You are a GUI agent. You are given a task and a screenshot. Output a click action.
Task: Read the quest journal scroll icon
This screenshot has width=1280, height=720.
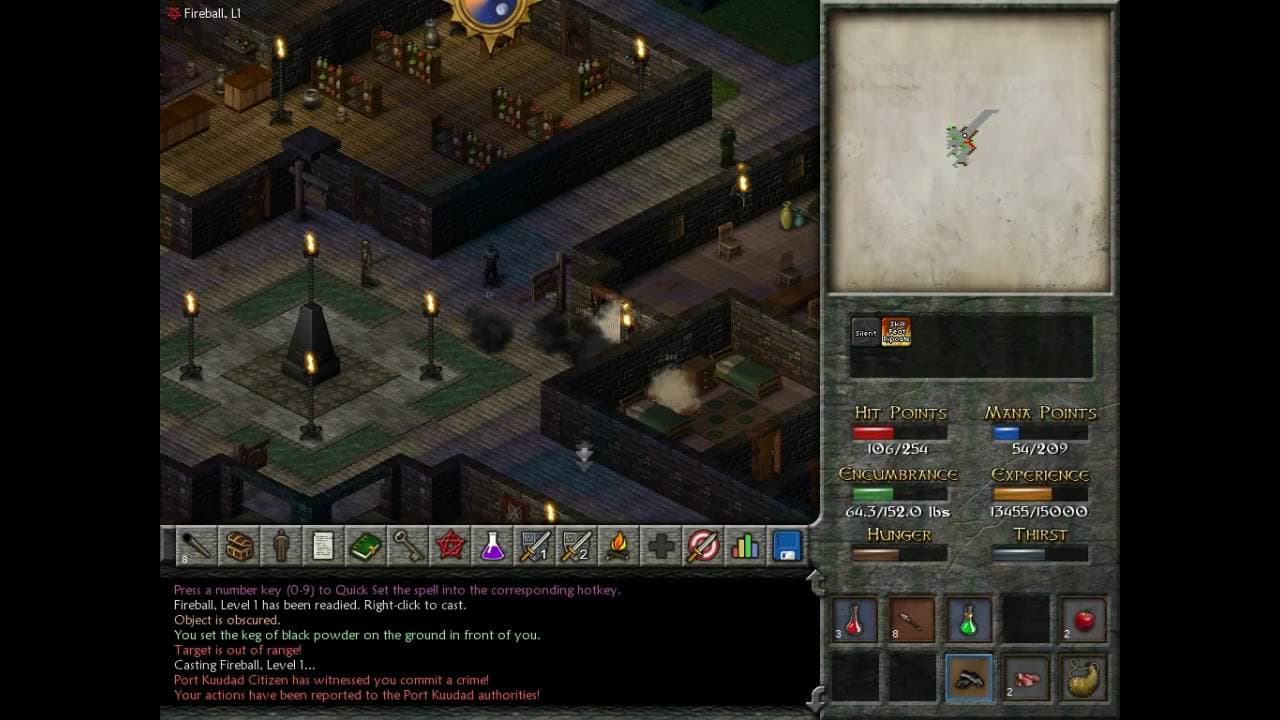(x=322, y=547)
